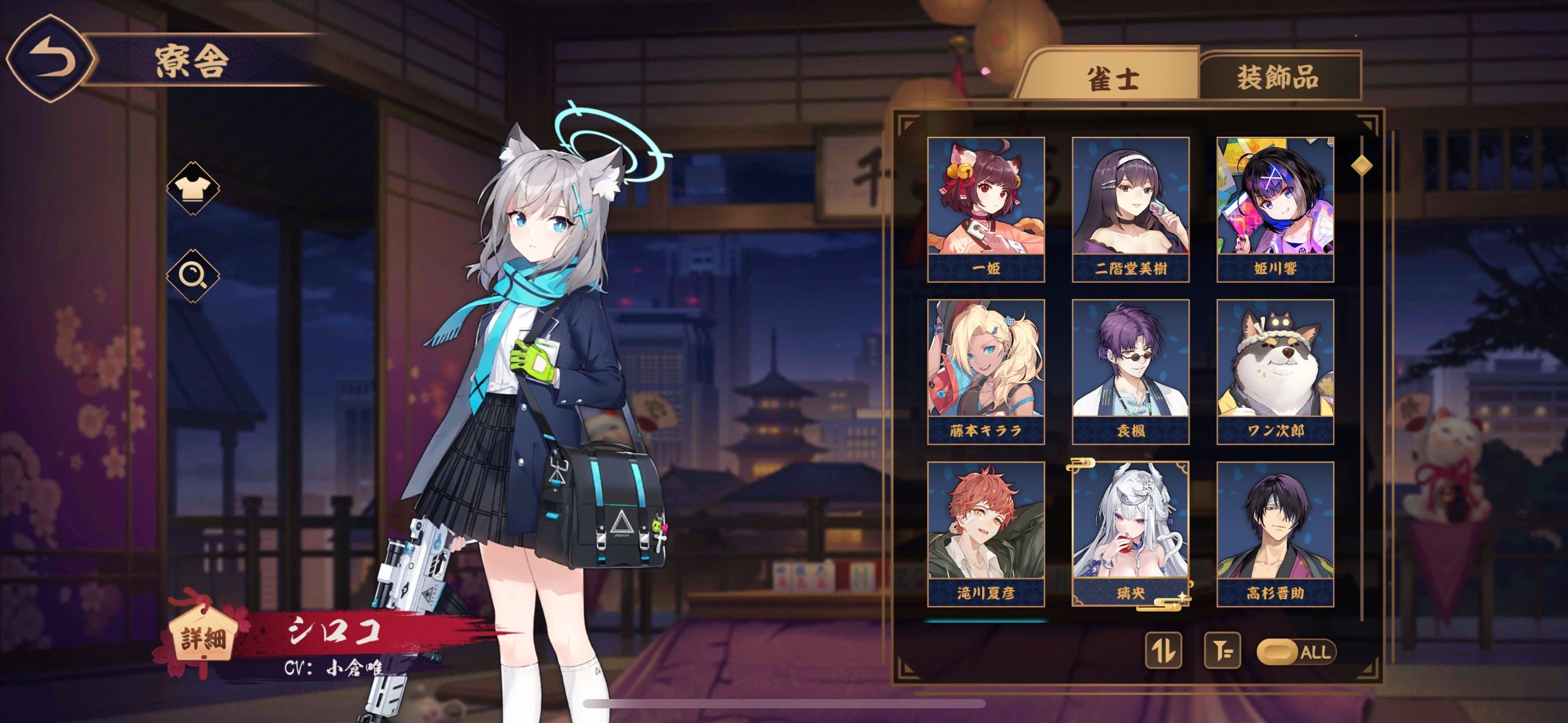The image size is (1568, 723).
Task: Pick the ワン次郎 dog character
Action: (1275, 372)
